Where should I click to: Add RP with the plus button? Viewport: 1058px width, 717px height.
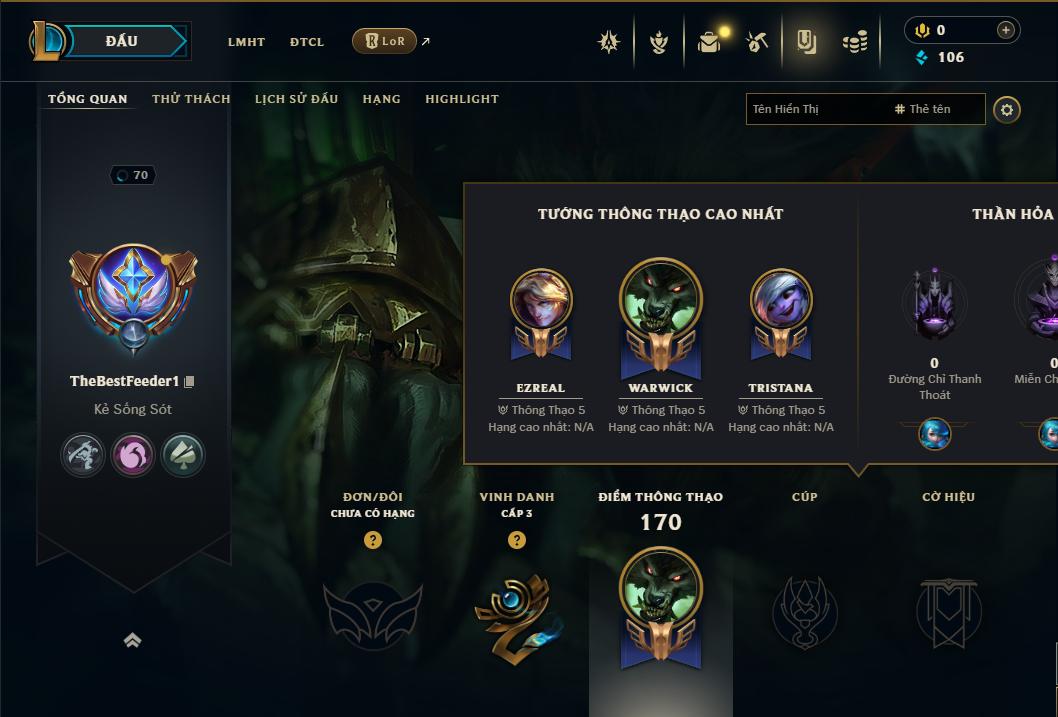point(1005,30)
